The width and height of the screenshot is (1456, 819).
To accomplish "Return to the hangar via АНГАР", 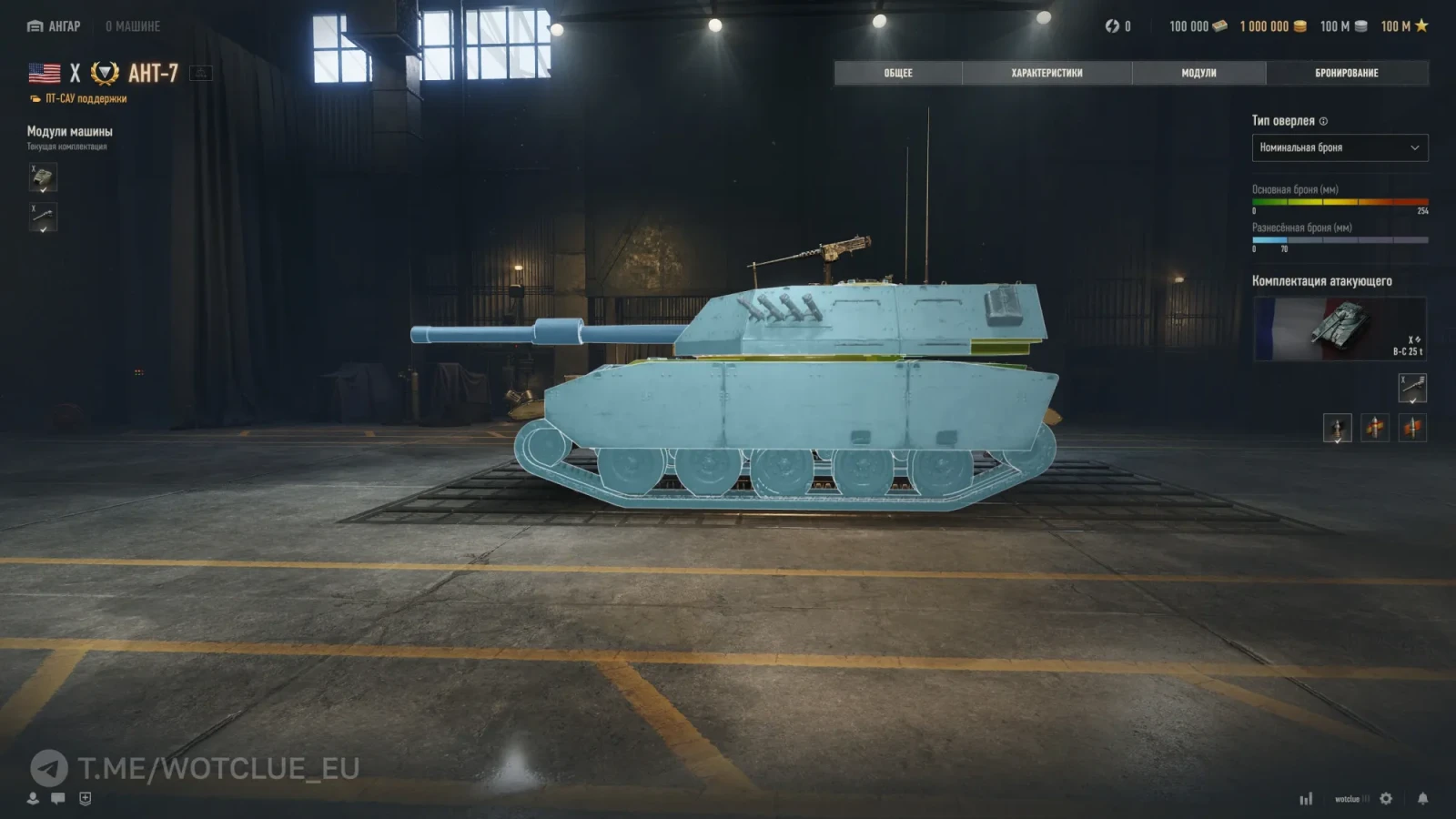I will point(55,26).
